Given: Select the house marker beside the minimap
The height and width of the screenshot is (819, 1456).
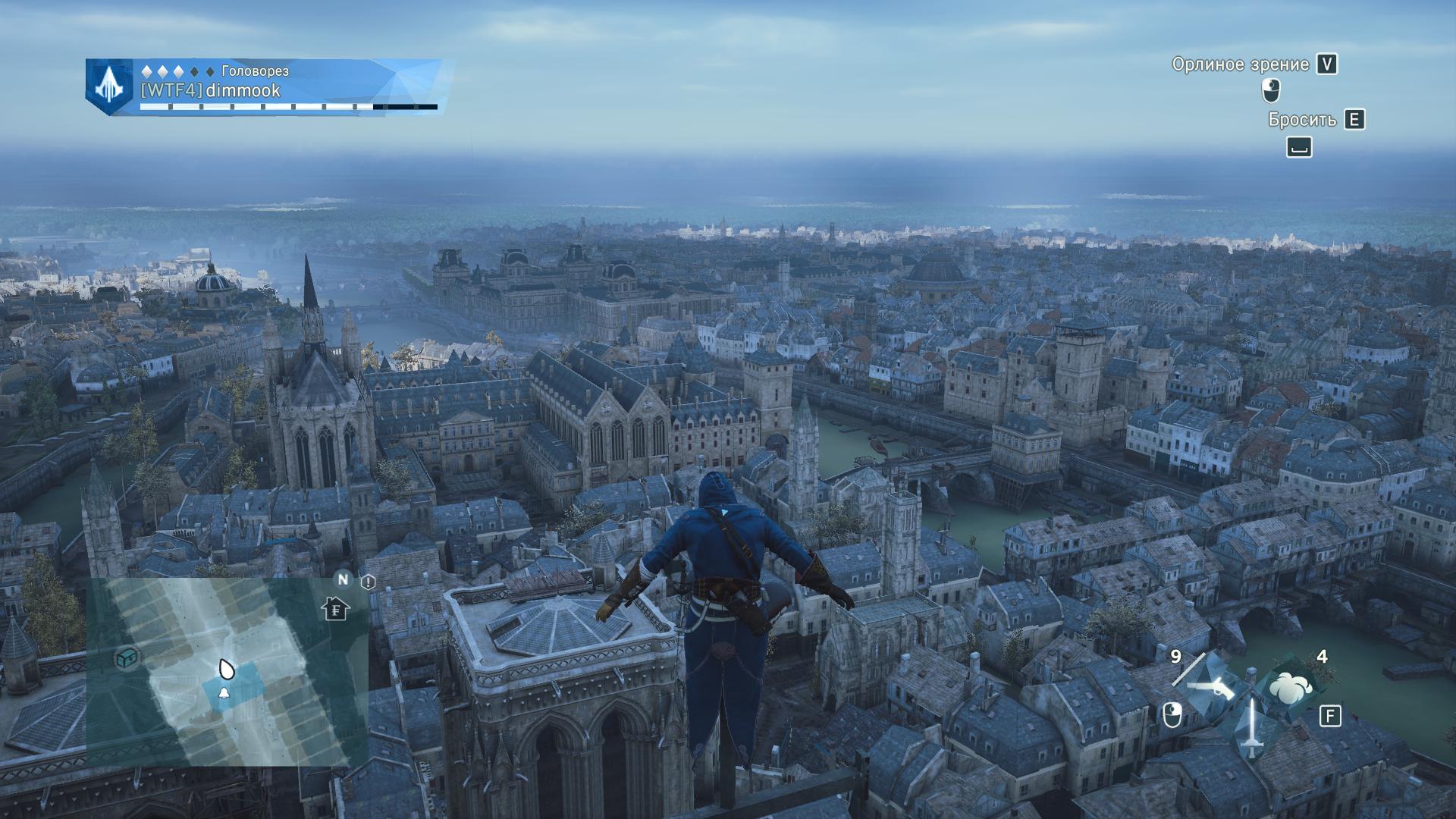Looking at the screenshot, I should coord(335,608).
